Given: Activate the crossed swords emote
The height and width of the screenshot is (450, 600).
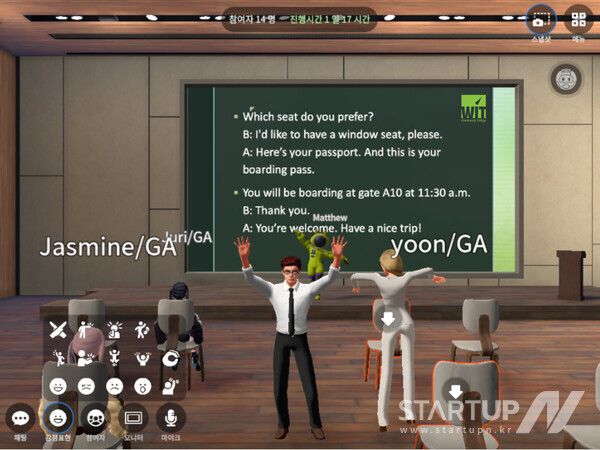Looking at the screenshot, I should (58, 328).
